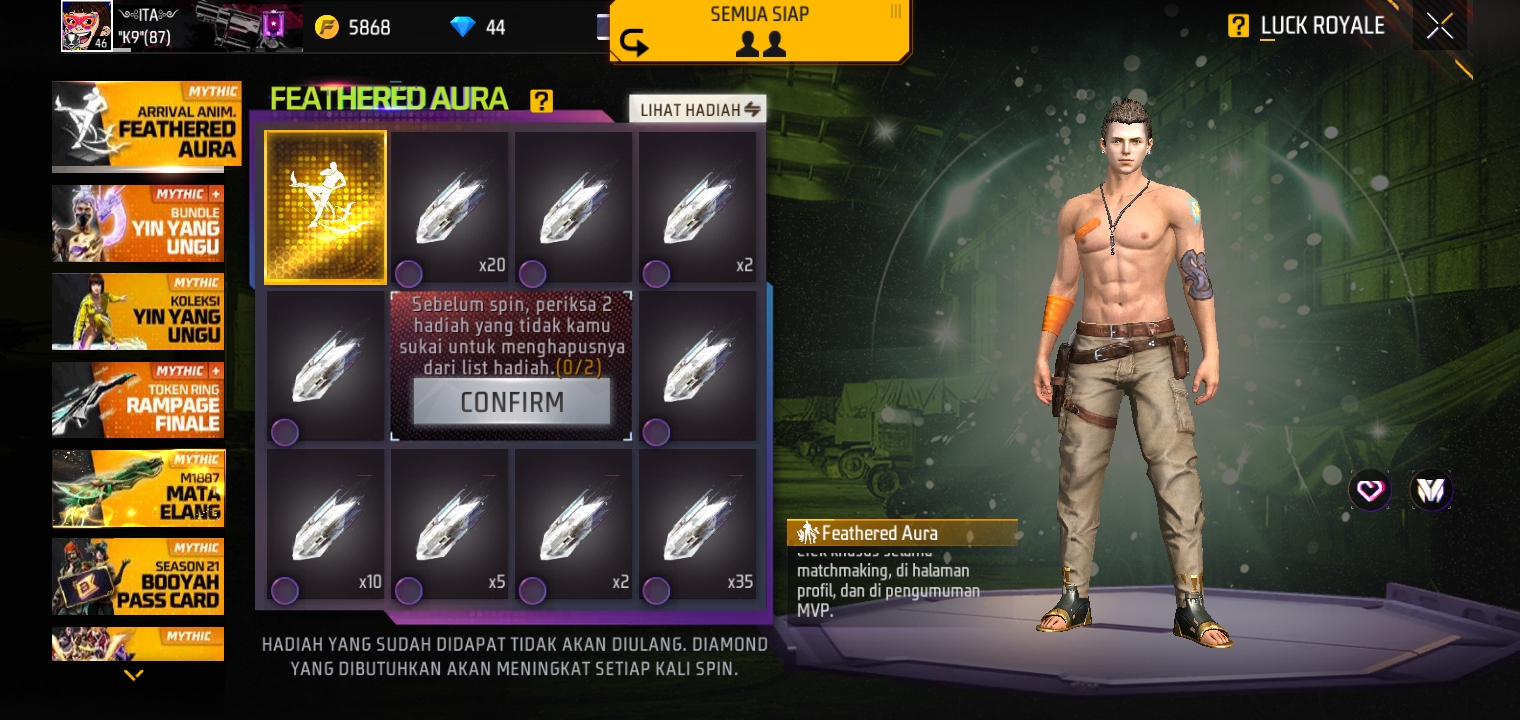Expand the tab list down arrow
The width and height of the screenshot is (1520, 720).
click(133, 675)
